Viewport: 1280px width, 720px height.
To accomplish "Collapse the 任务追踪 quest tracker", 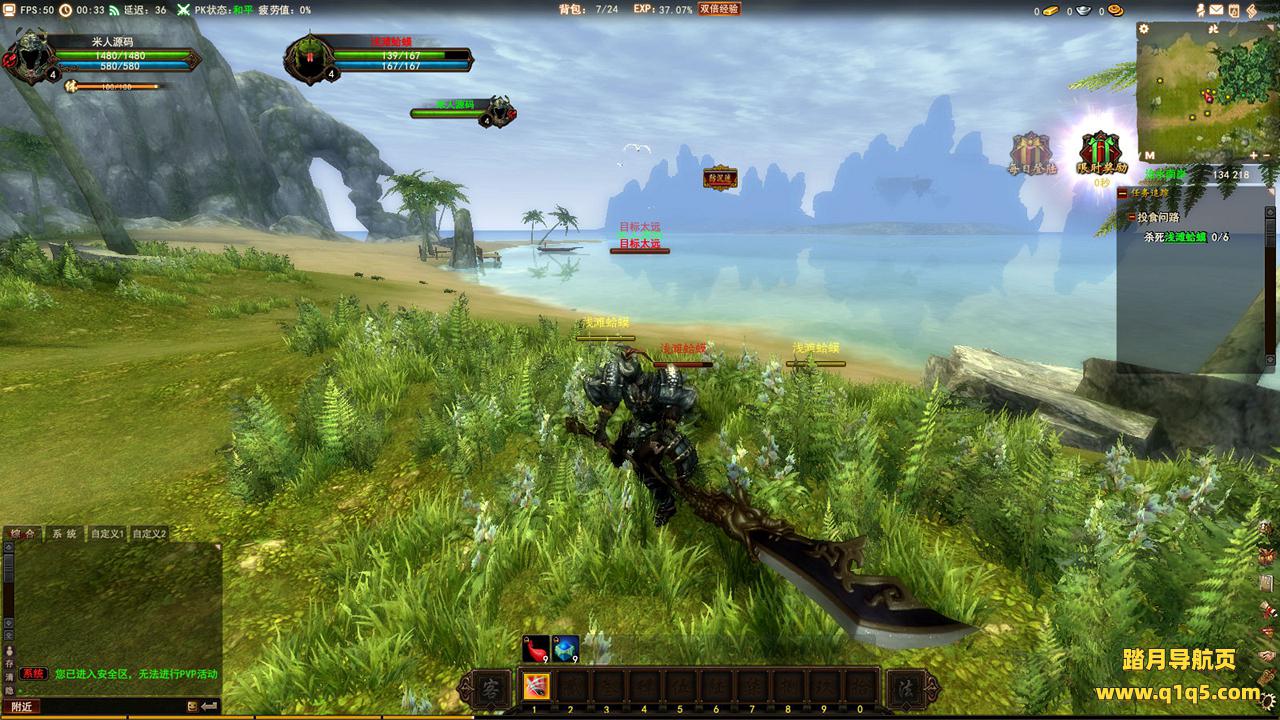I will point(1123,192).
